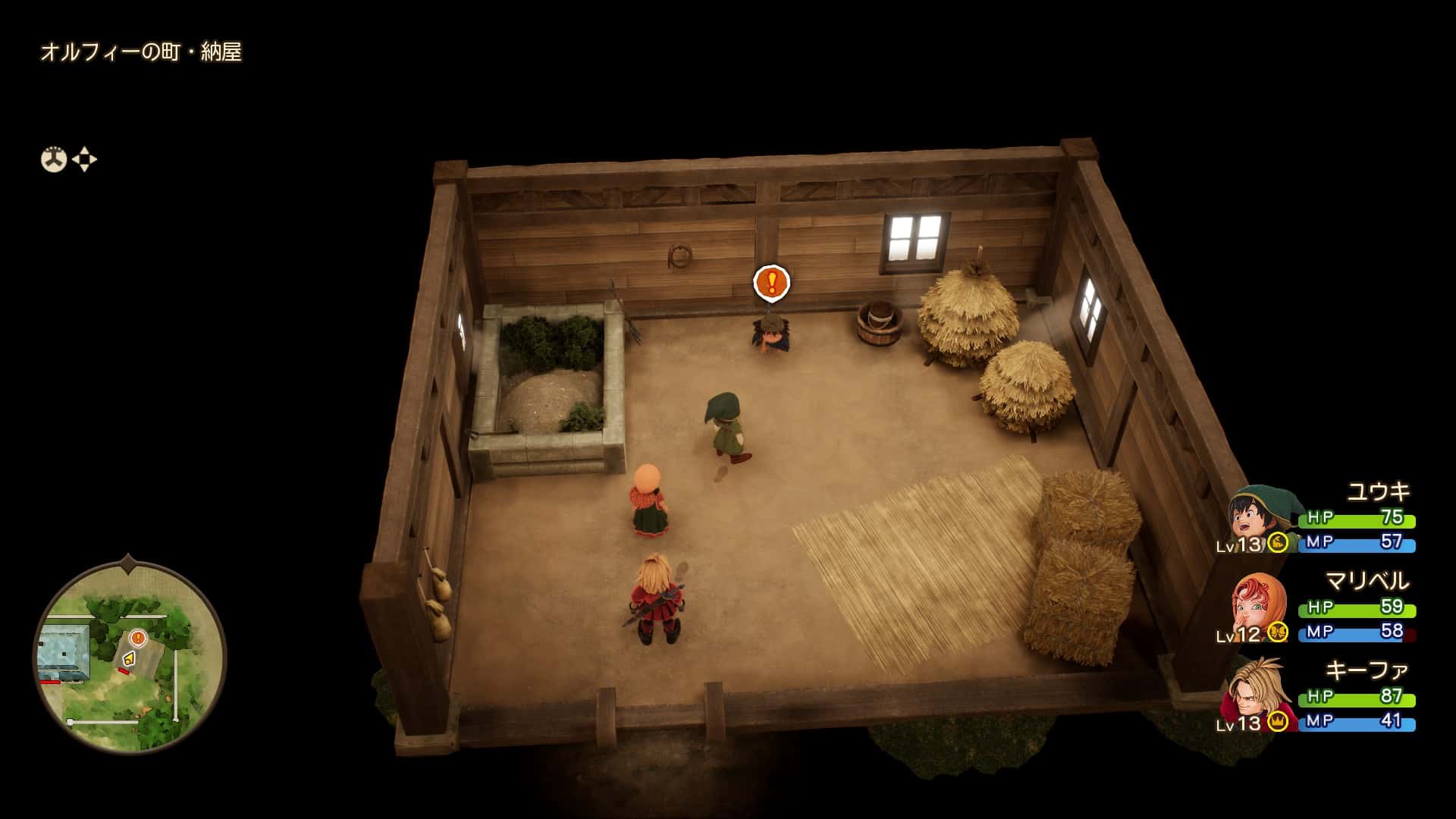Click the exclamation bubble above the NPC
The height and width of the screenshot is (819, 1456).
pos(771,283)
